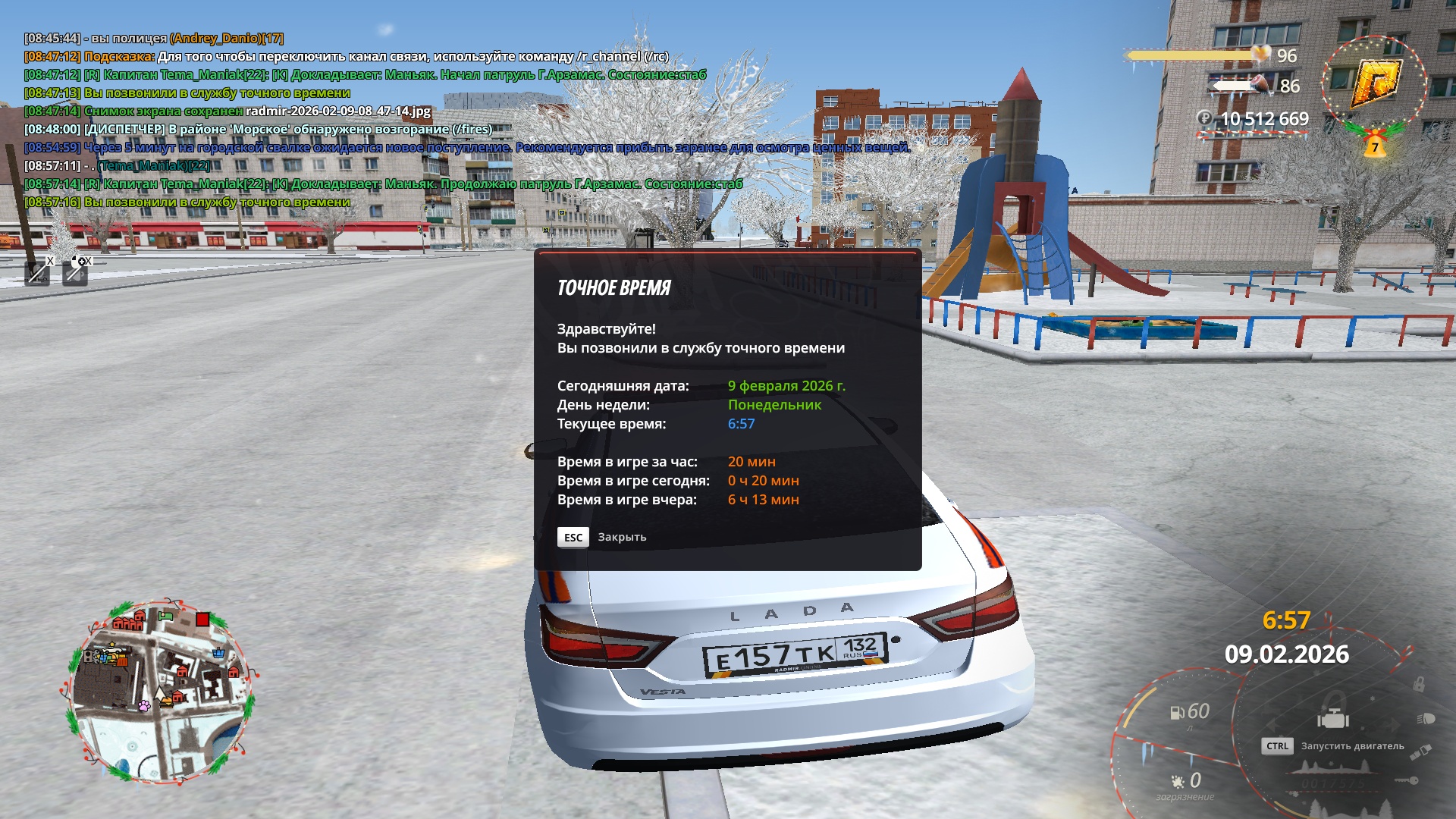Screen dimensions: 1456x819
Task: Open the circular minimap
Action: pos(159,692)
